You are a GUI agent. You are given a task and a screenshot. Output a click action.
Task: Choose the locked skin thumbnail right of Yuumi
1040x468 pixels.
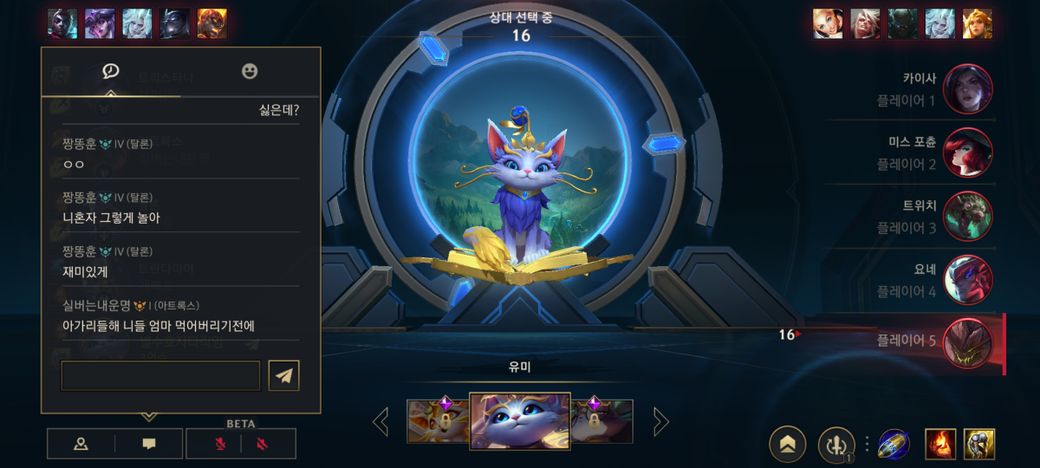[602, 421]
